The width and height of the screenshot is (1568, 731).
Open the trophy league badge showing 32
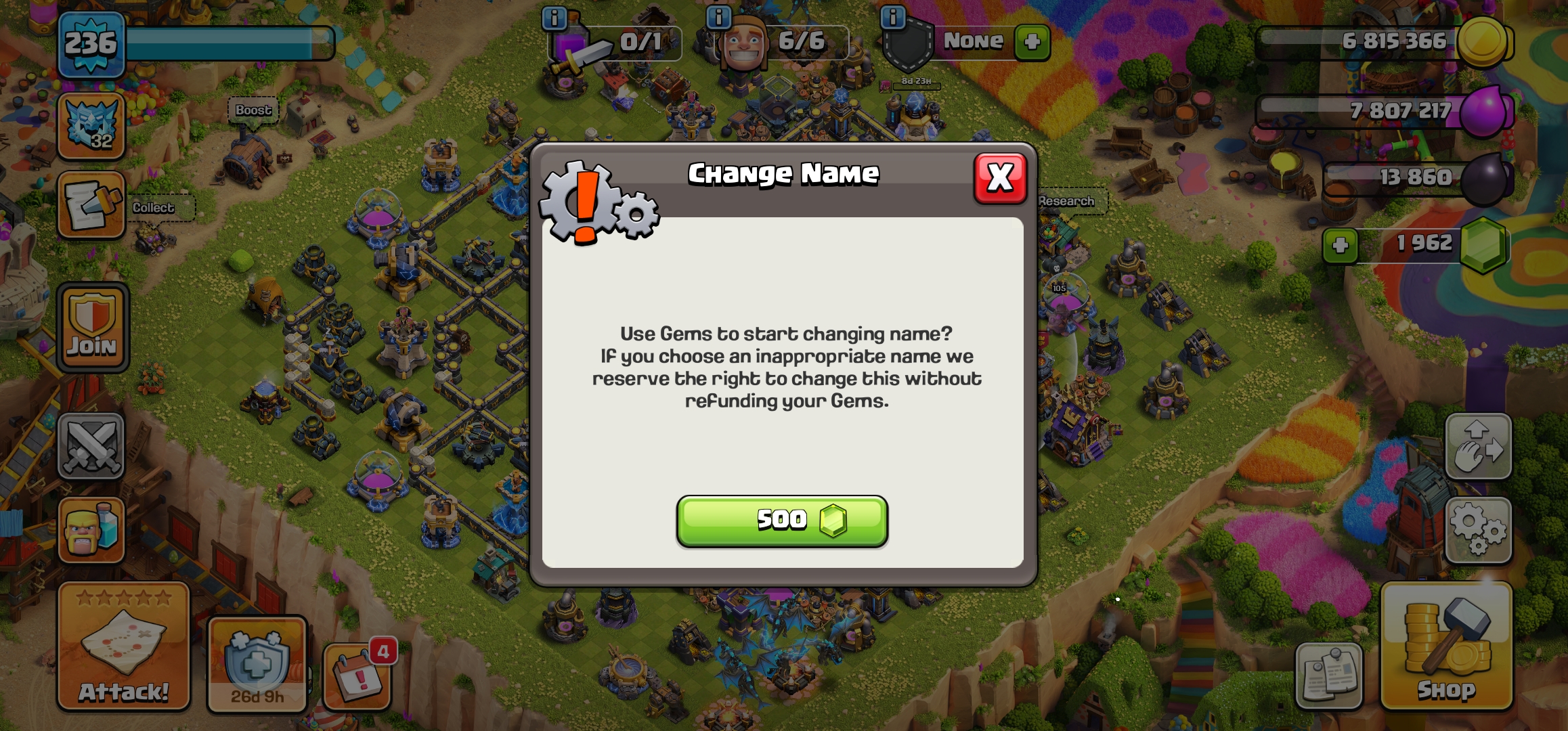point(91,126)
